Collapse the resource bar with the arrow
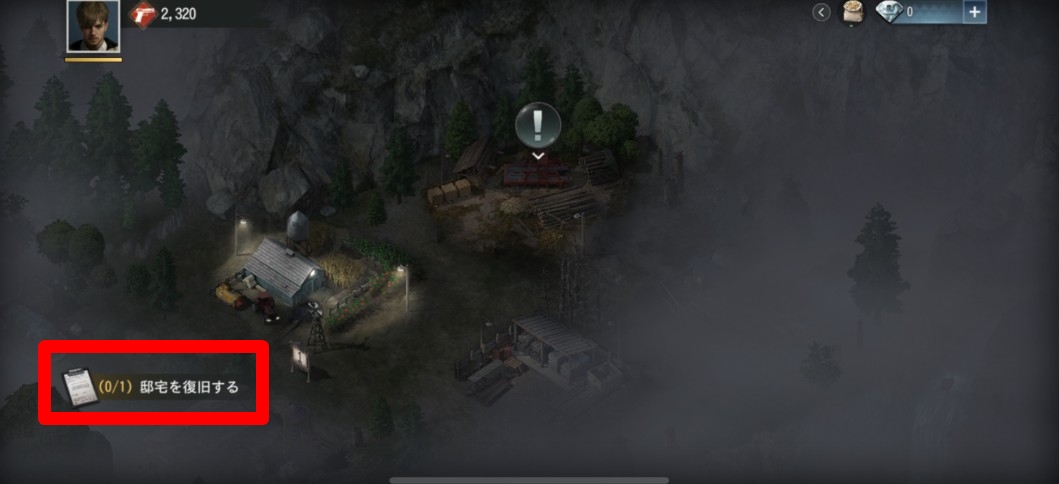The width and height of the screenshot is (1059, 484). pyautogui.click(x=822, y=12)
